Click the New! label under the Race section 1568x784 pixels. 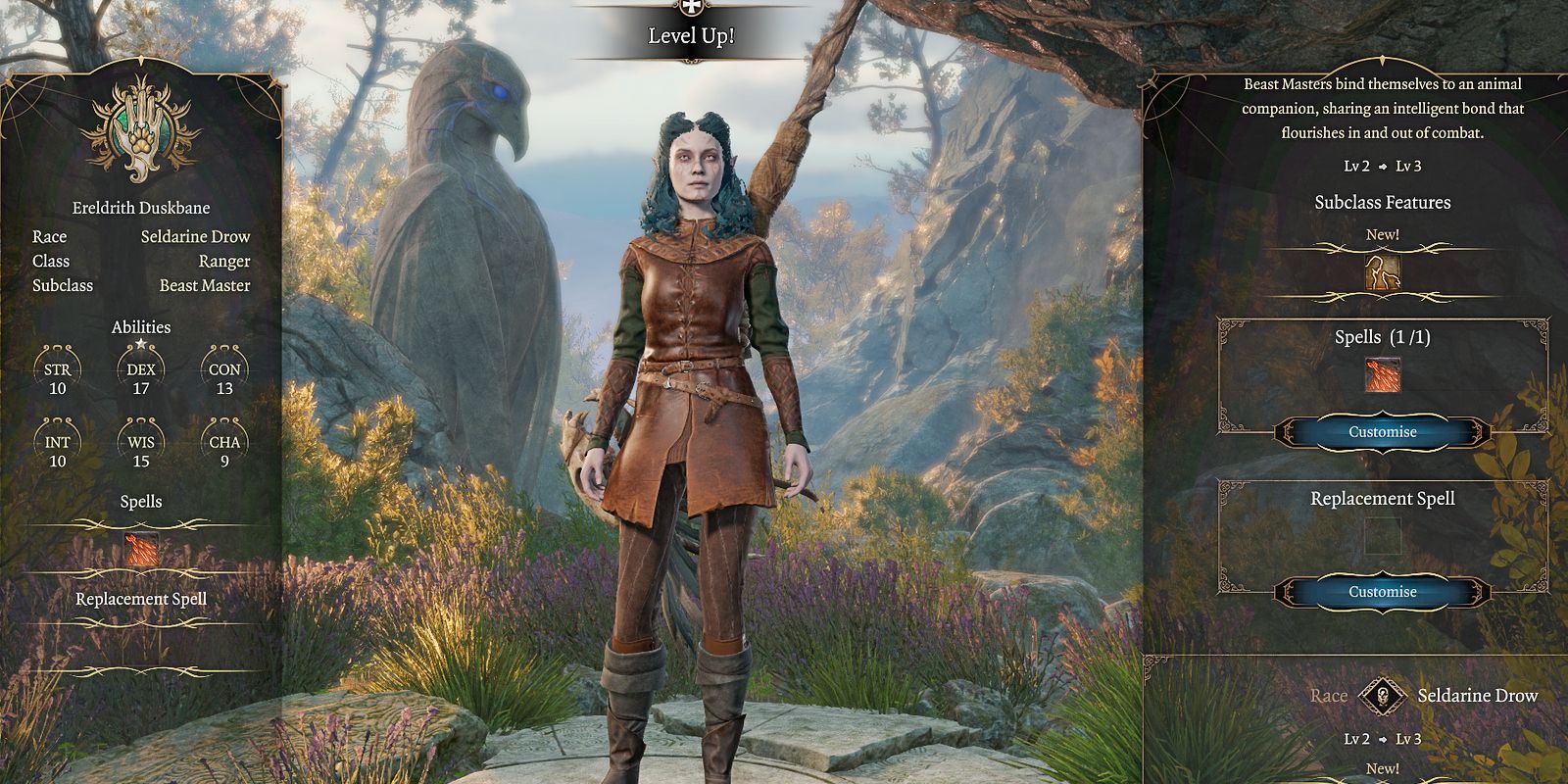coord(1383,767)
